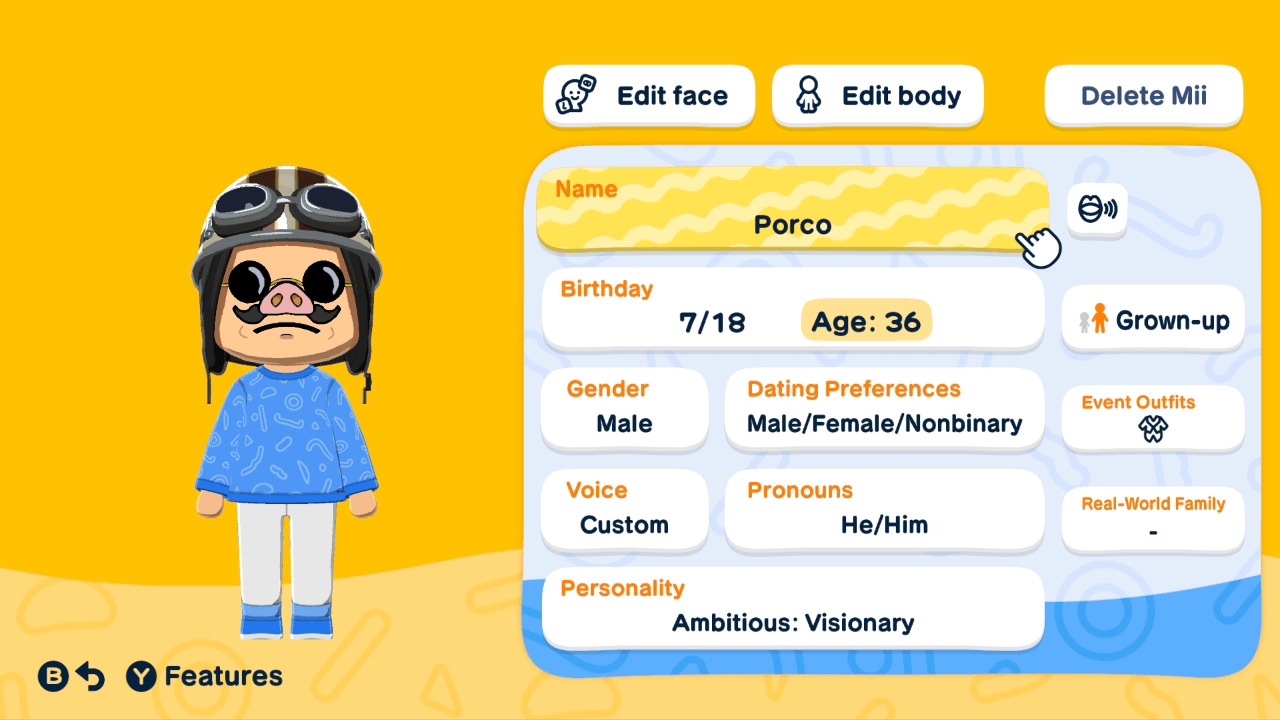The width and height of the screenshot is (1280, 720).
Task: Click the Name field showing Porco
Action: (x=792, y=210)
